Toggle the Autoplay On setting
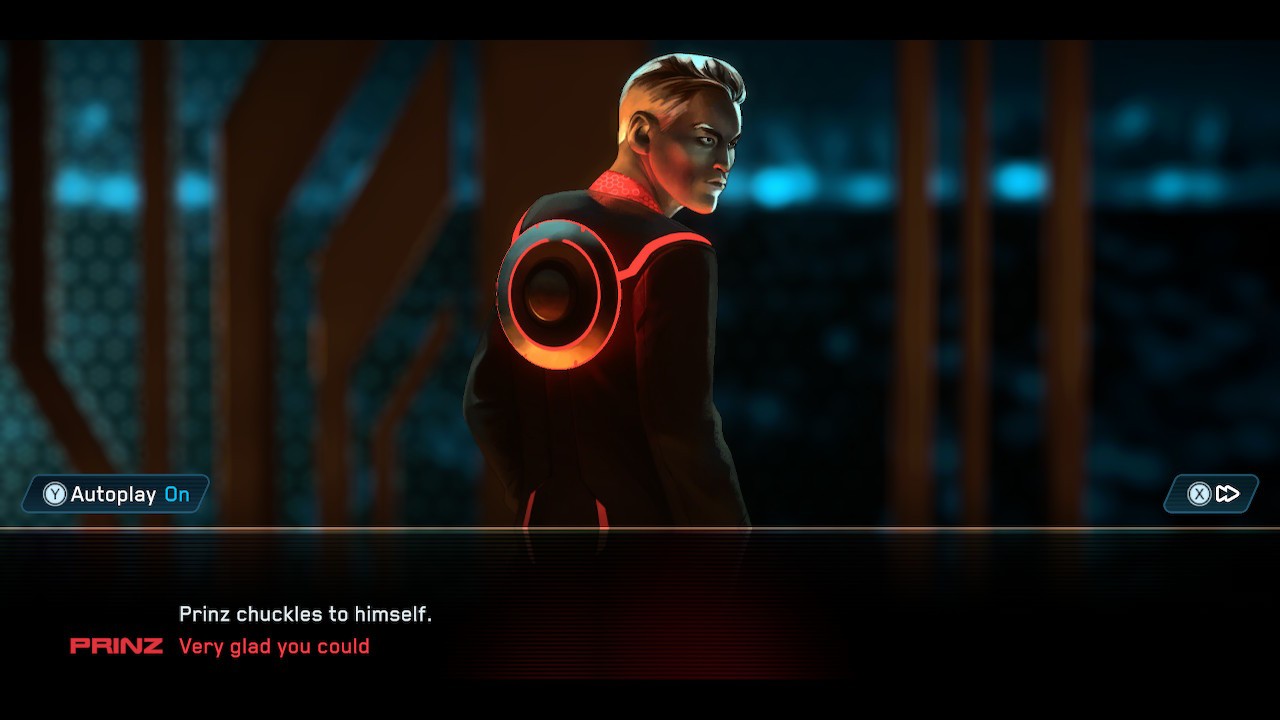 (117, 494)
